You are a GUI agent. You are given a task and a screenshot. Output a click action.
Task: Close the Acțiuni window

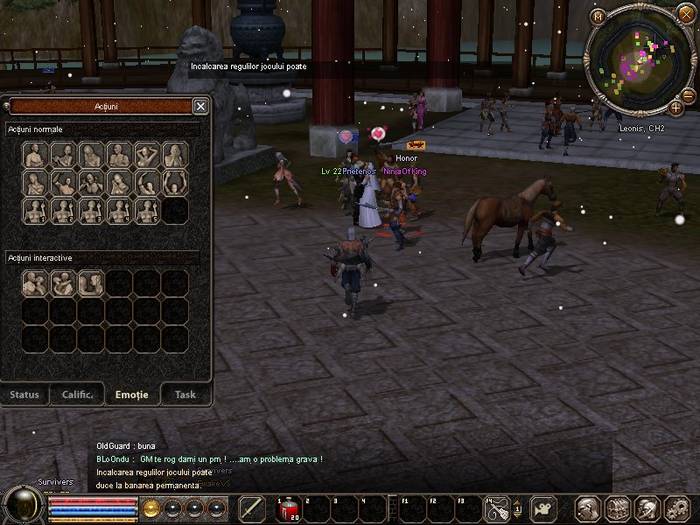[x=200, y=106]
